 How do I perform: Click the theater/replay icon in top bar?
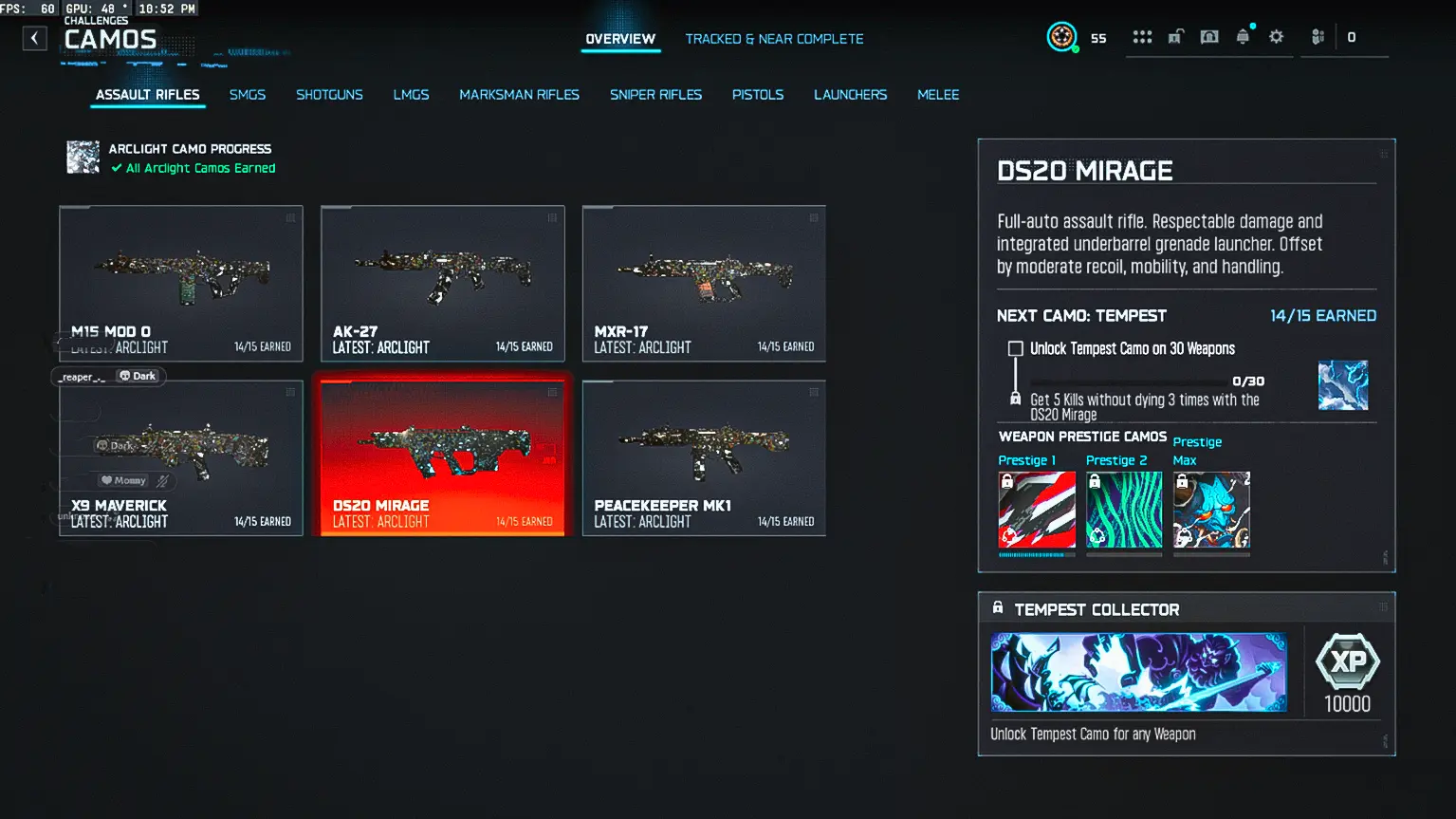click(x=1209, y=36)
